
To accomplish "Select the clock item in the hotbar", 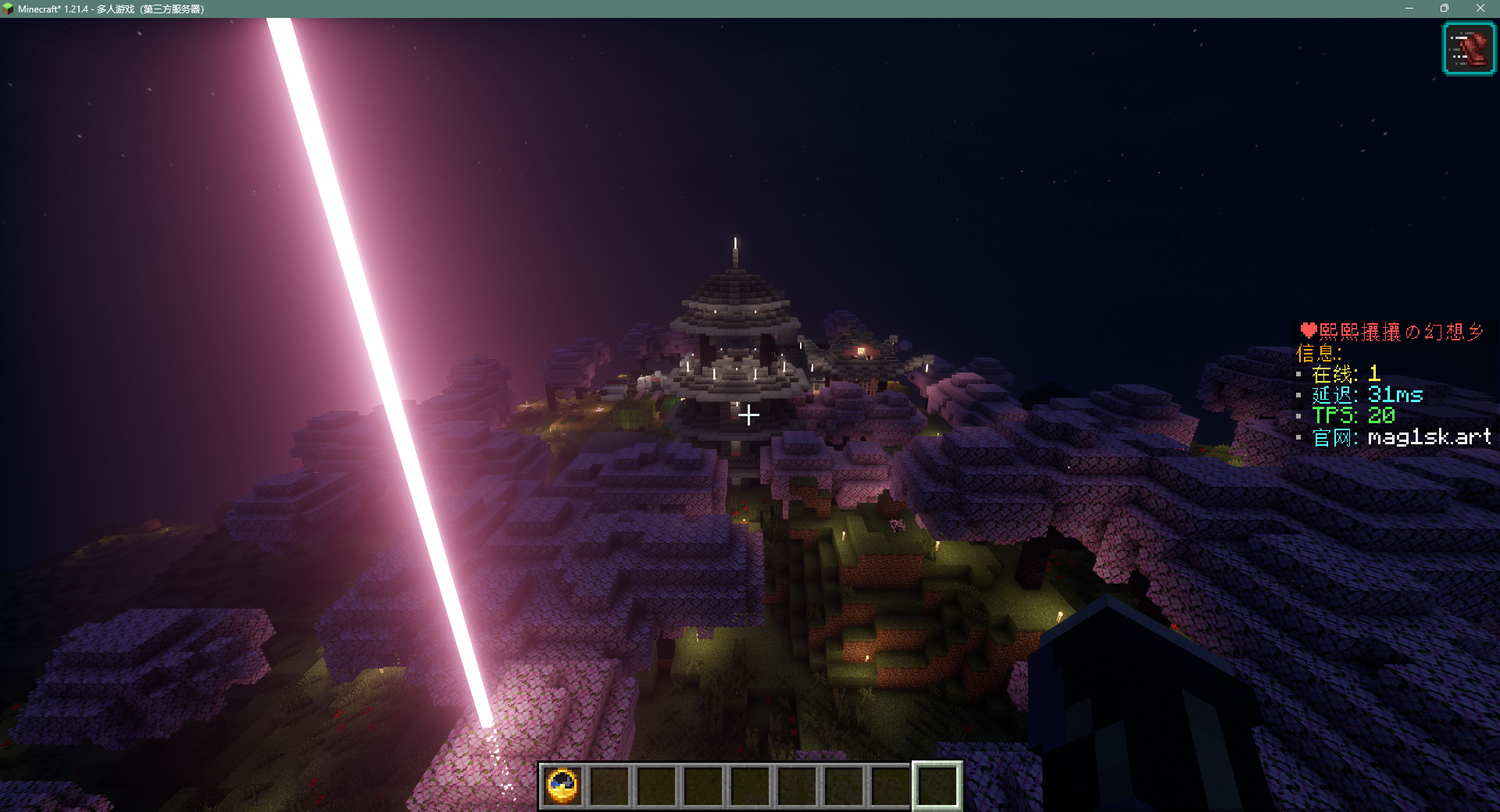I will [x=562, y=785].
